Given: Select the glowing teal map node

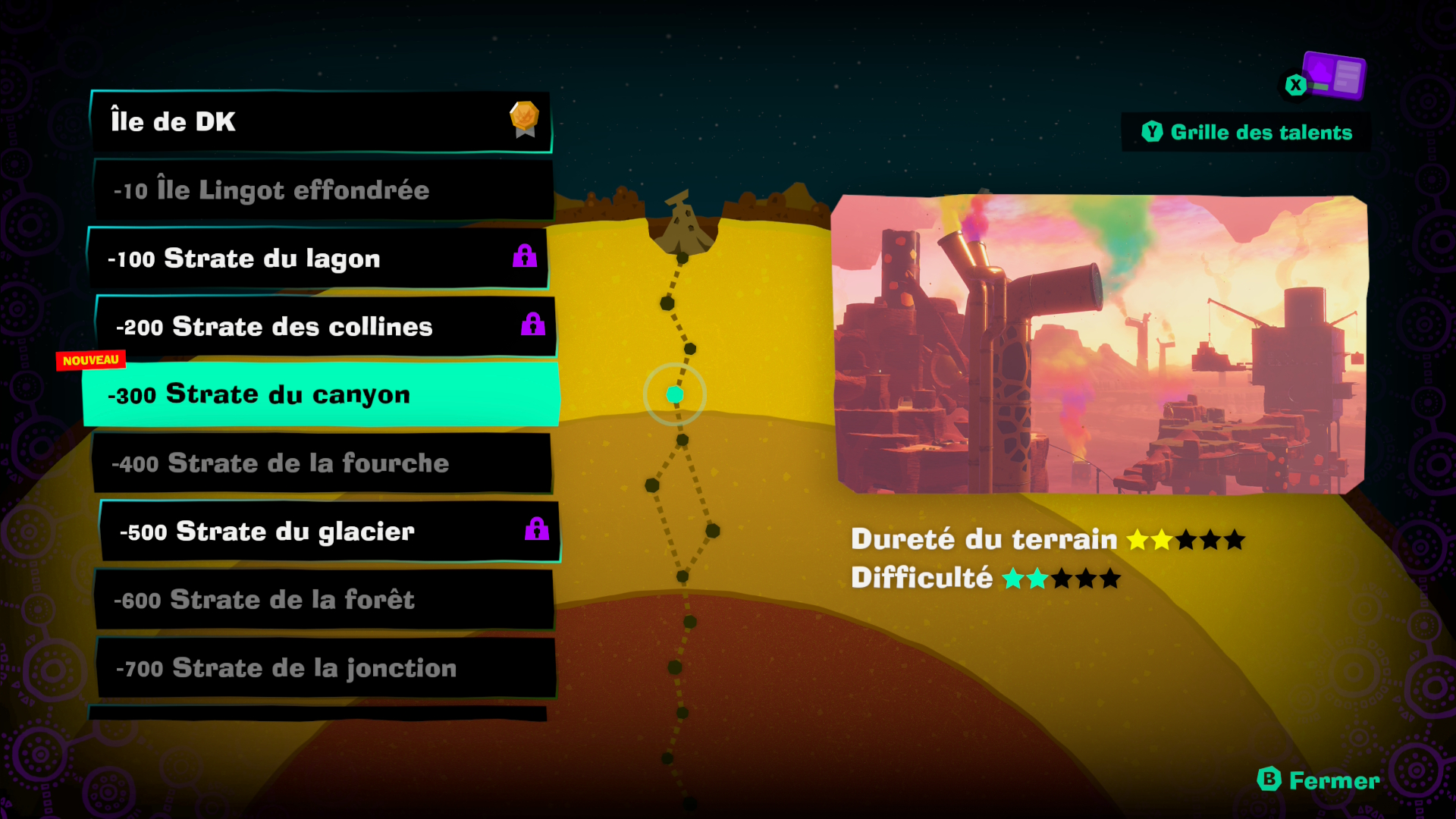Looking at the screenshot, I should tap(675, 394).
